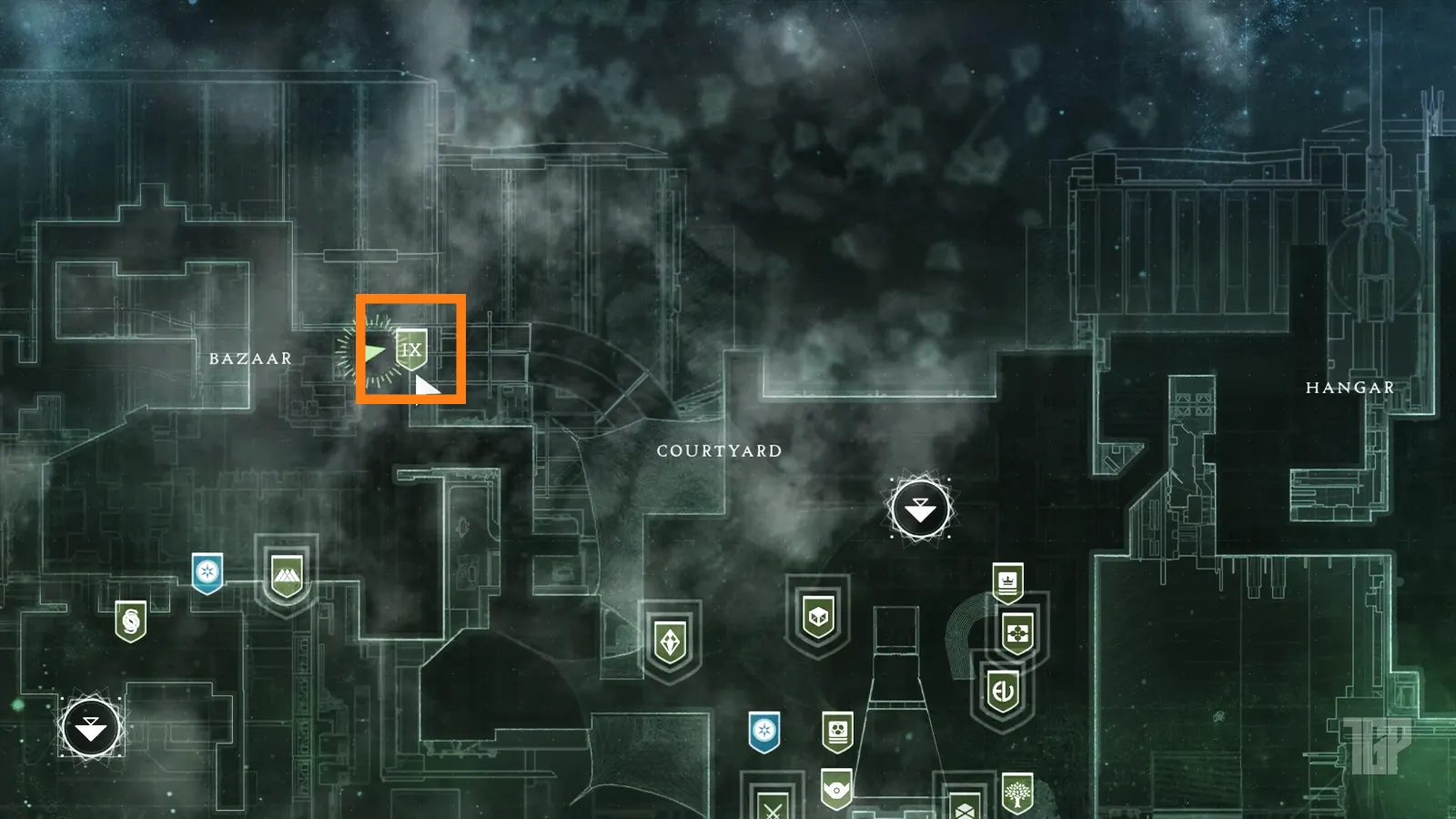Click the blue snowflake shield near bottom center
The height and width of the screenshot is (819, 1456).
click(x=765, y=730)
